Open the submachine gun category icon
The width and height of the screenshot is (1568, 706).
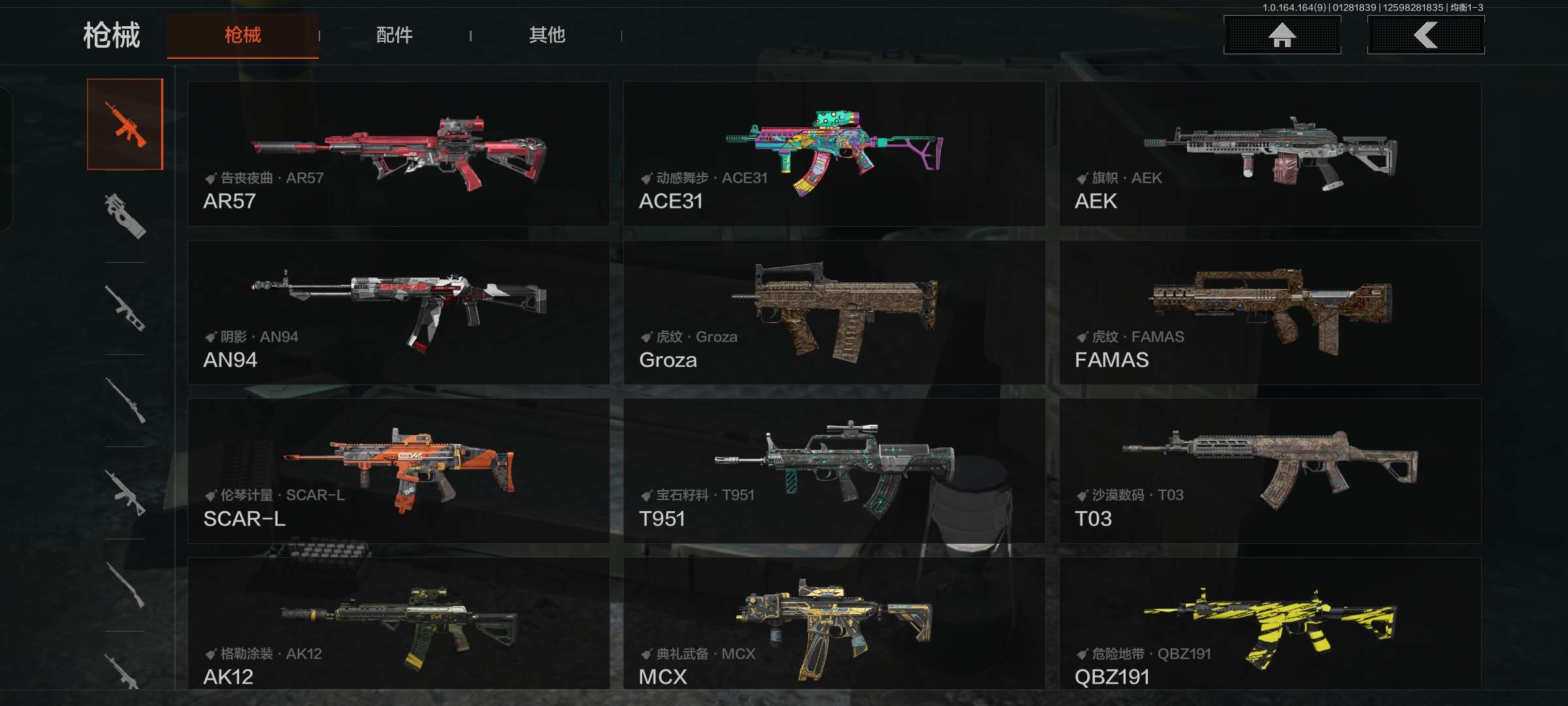tap(125, 216)
